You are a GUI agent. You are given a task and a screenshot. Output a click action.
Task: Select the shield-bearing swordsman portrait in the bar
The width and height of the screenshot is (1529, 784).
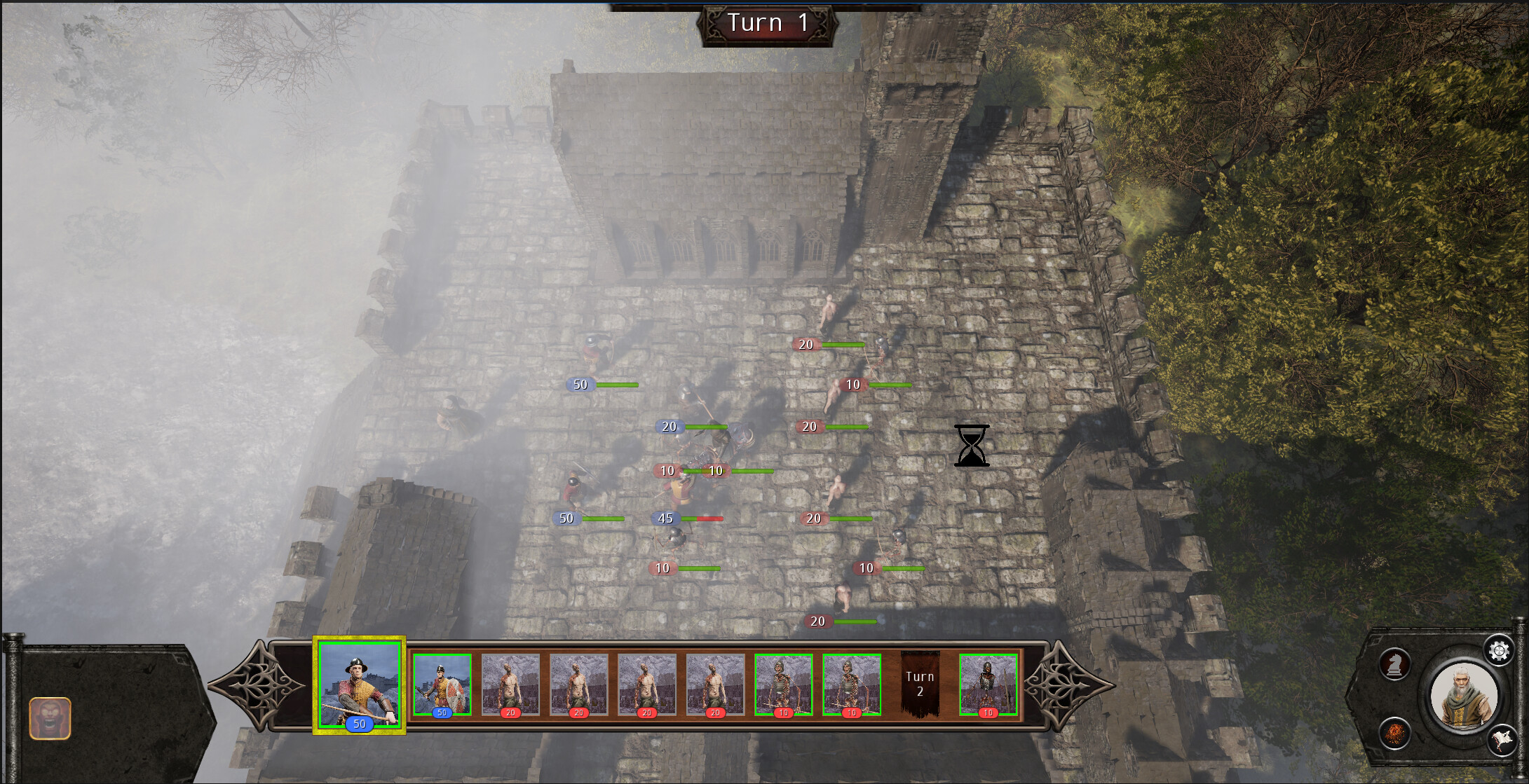(442, 685)
